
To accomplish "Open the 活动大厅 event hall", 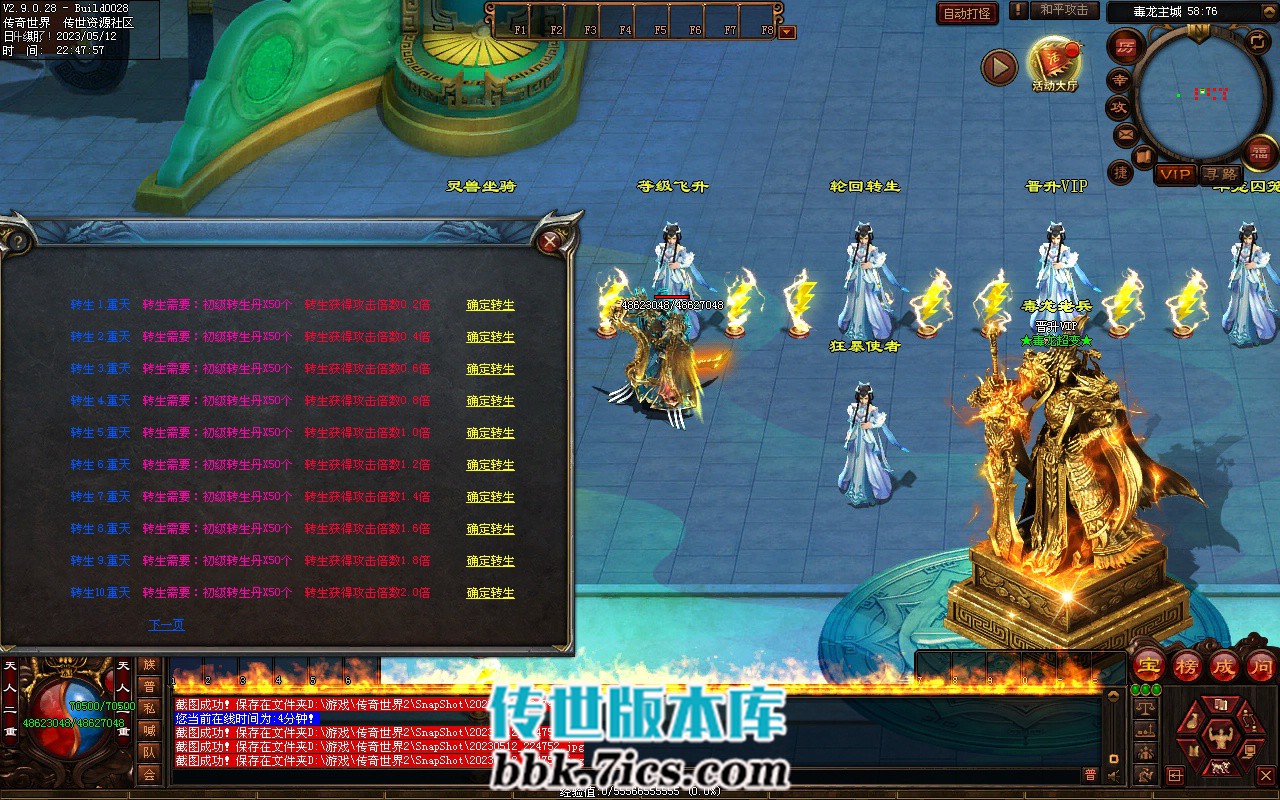I will (x=1054, y=62).
